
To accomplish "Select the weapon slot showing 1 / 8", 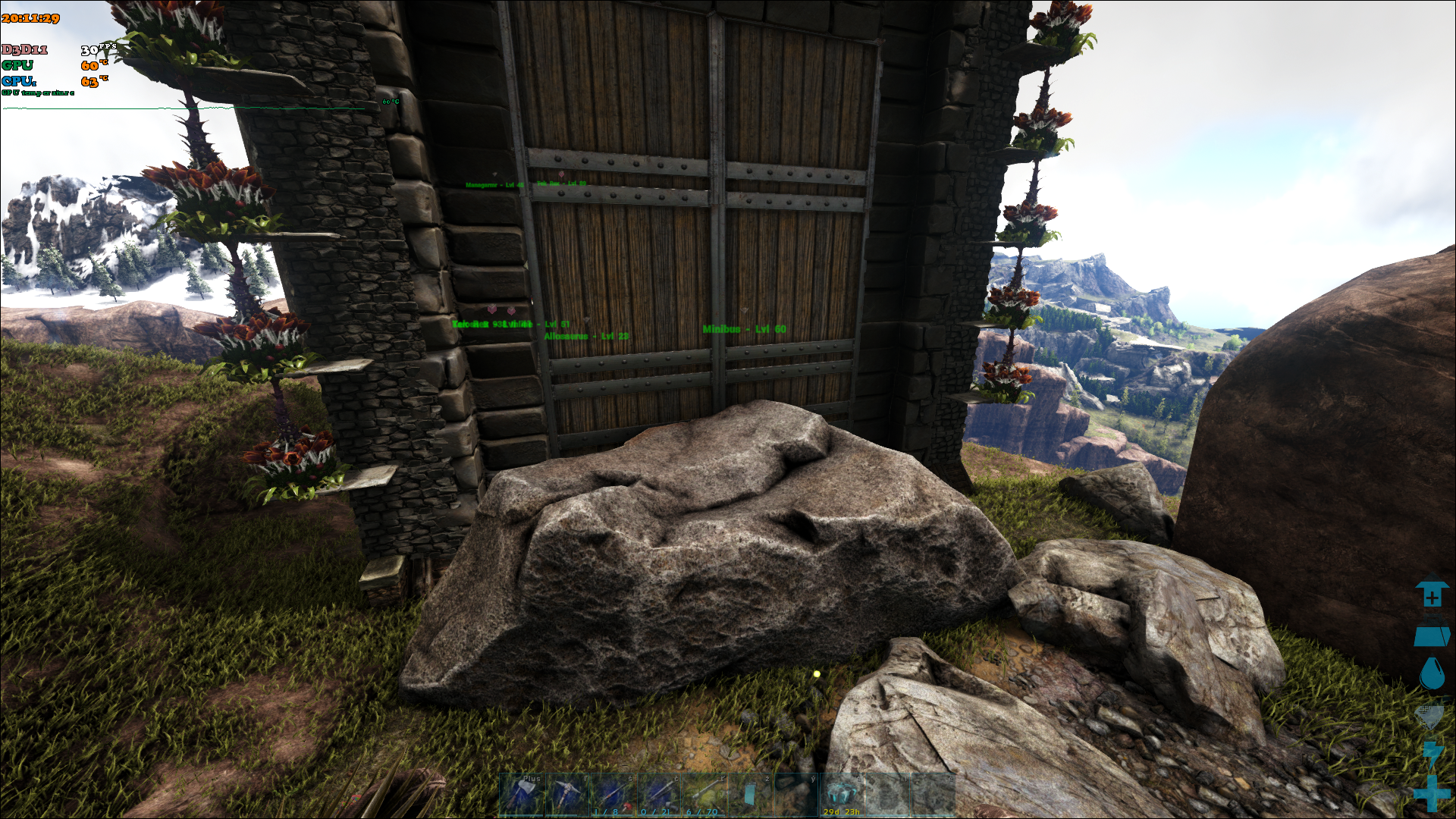I will (613, 795).
